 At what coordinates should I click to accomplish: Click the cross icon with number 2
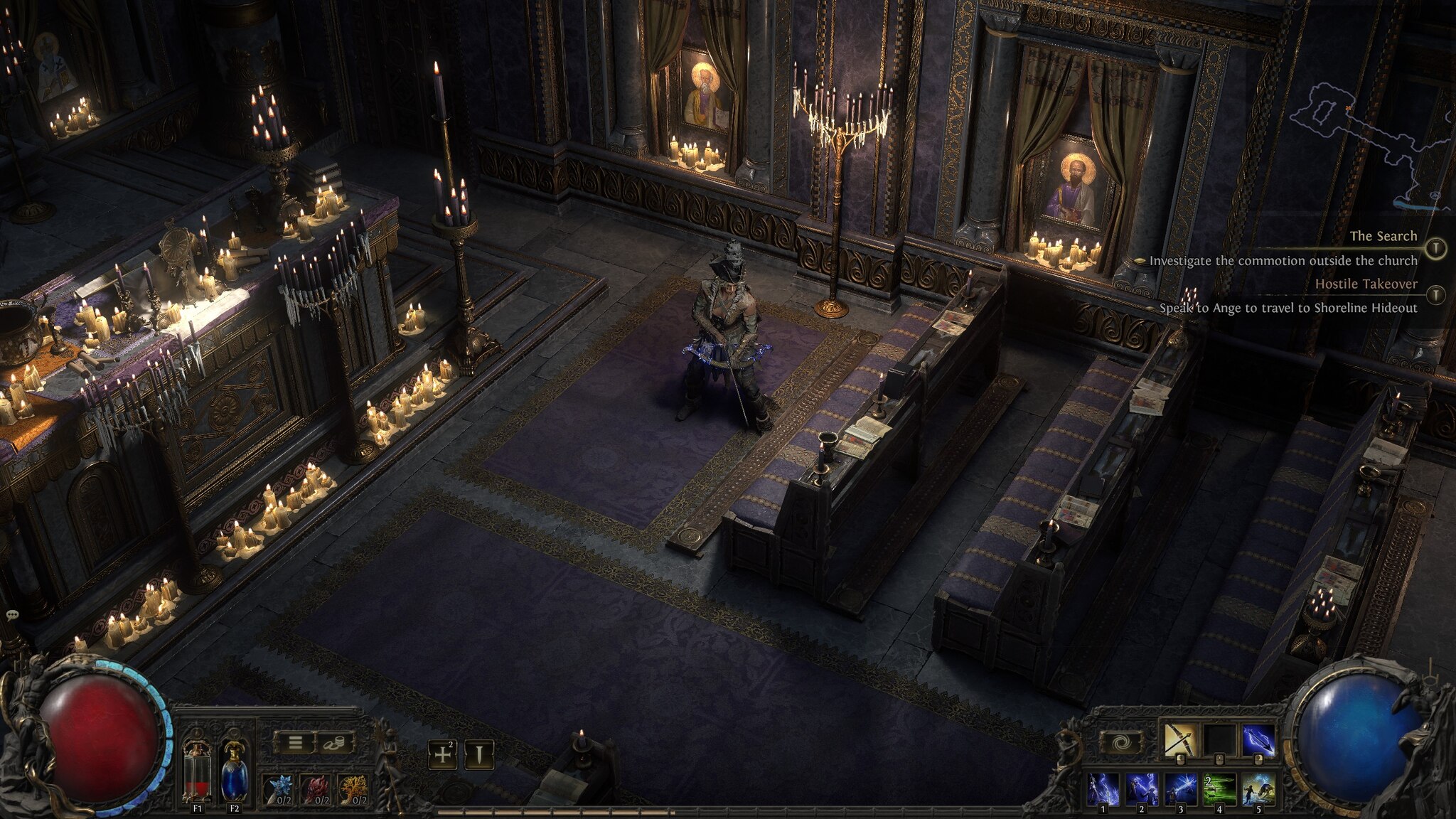442,754
